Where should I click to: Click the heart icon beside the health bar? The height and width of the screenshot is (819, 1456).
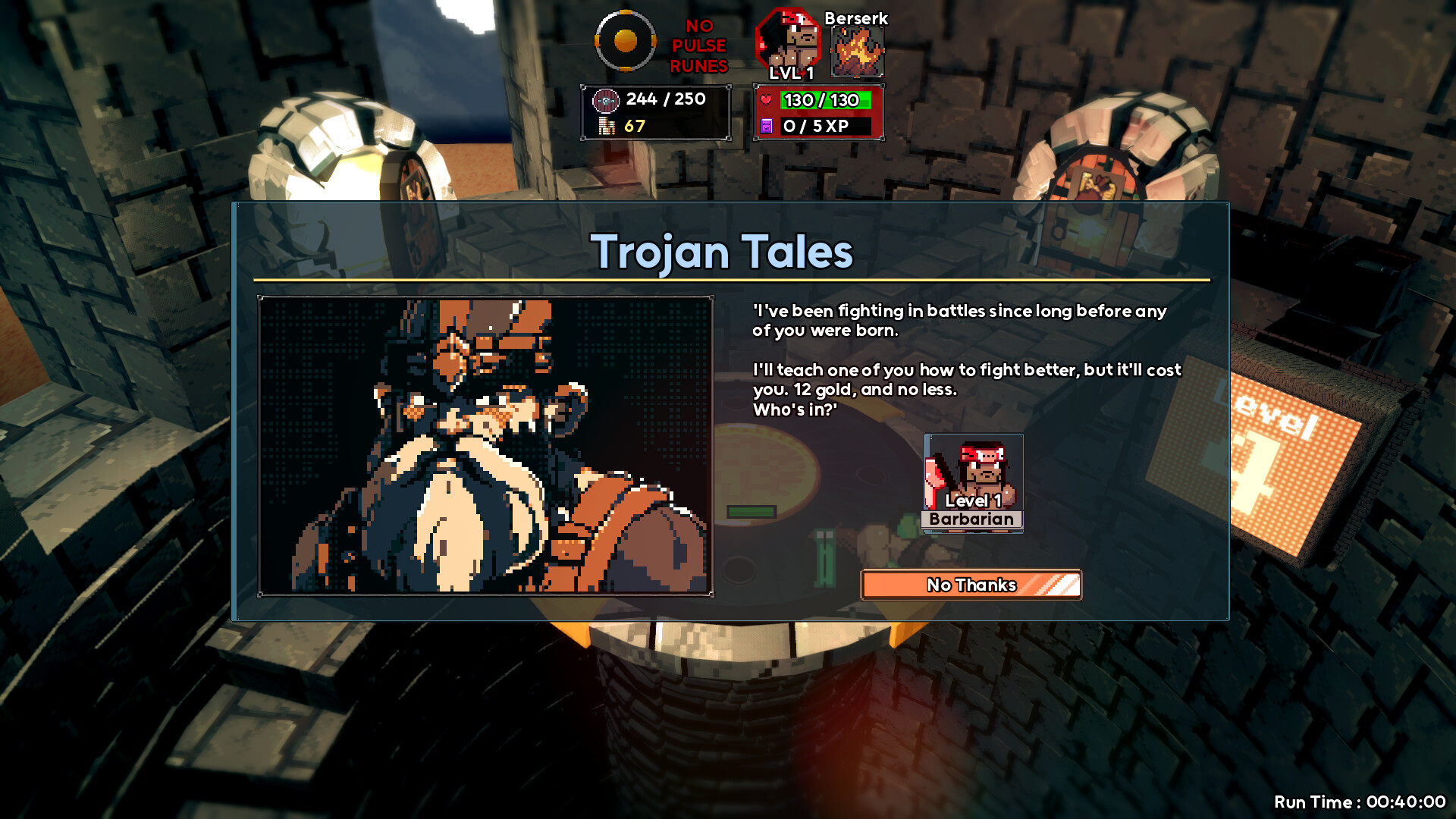765,99
